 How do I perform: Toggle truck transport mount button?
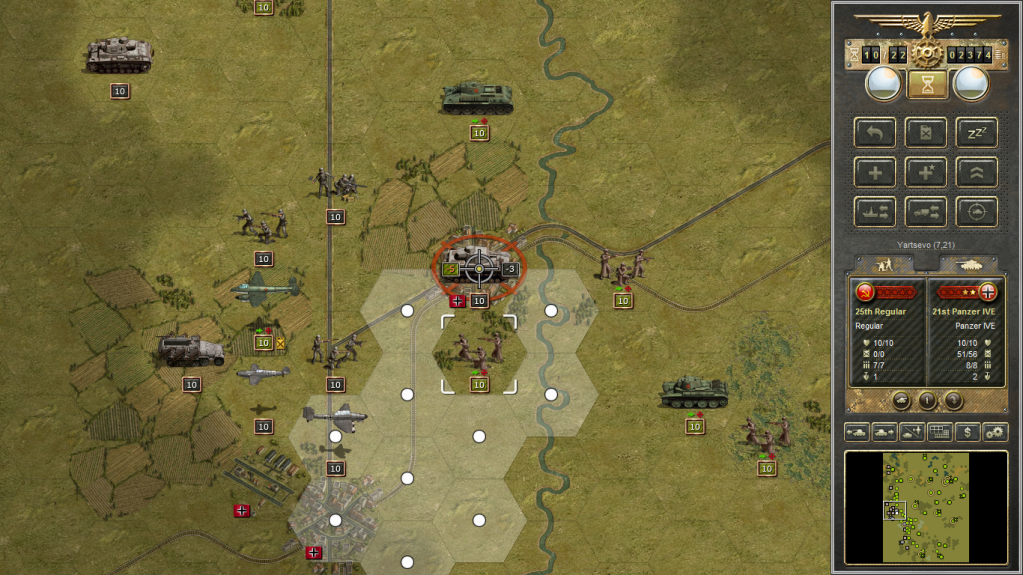[x=926, y=211]
